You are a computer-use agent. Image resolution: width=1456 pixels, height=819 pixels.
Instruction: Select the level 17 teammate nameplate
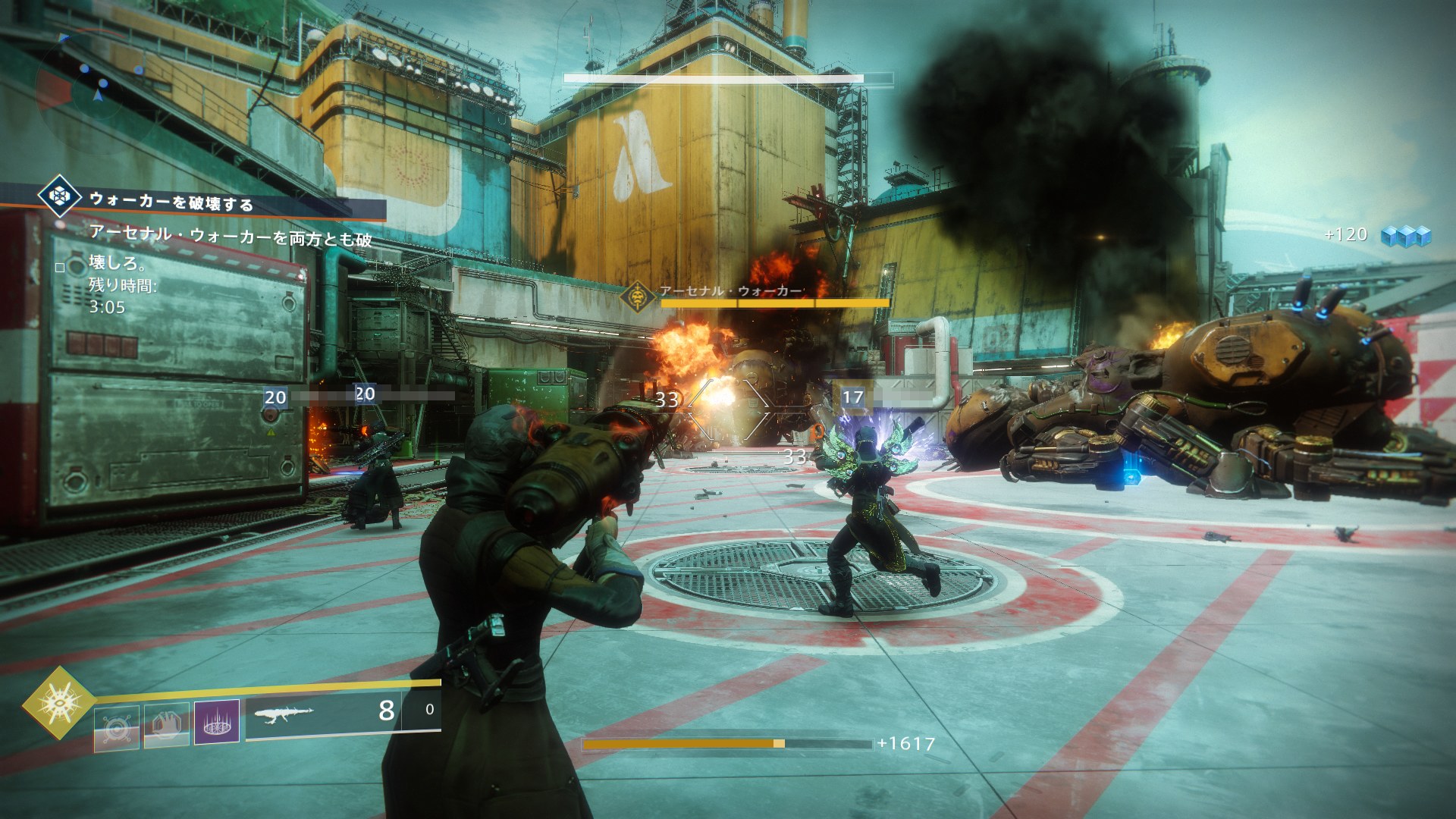click(853, 397)
